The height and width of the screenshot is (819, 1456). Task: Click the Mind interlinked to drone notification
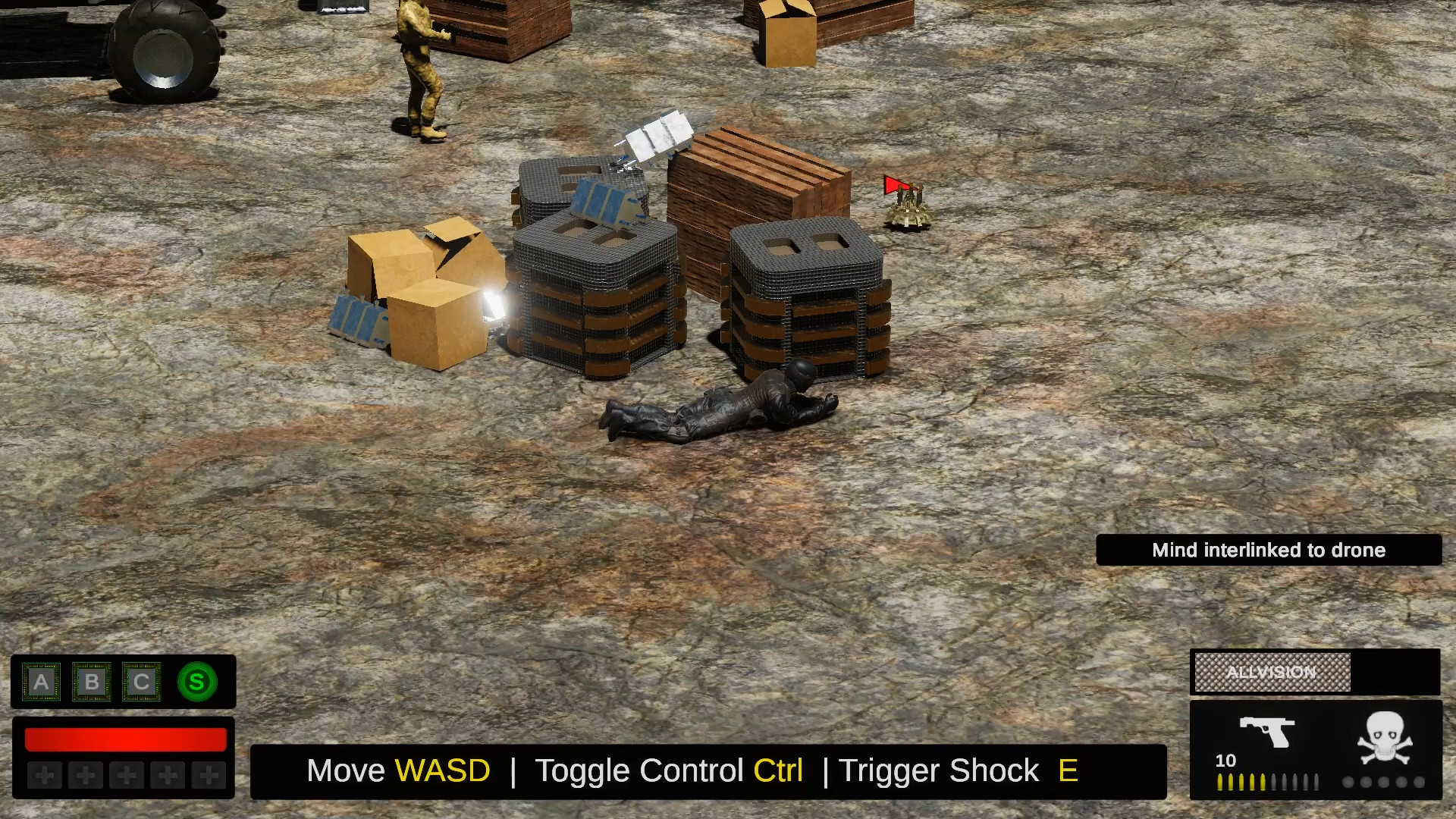1269,551
